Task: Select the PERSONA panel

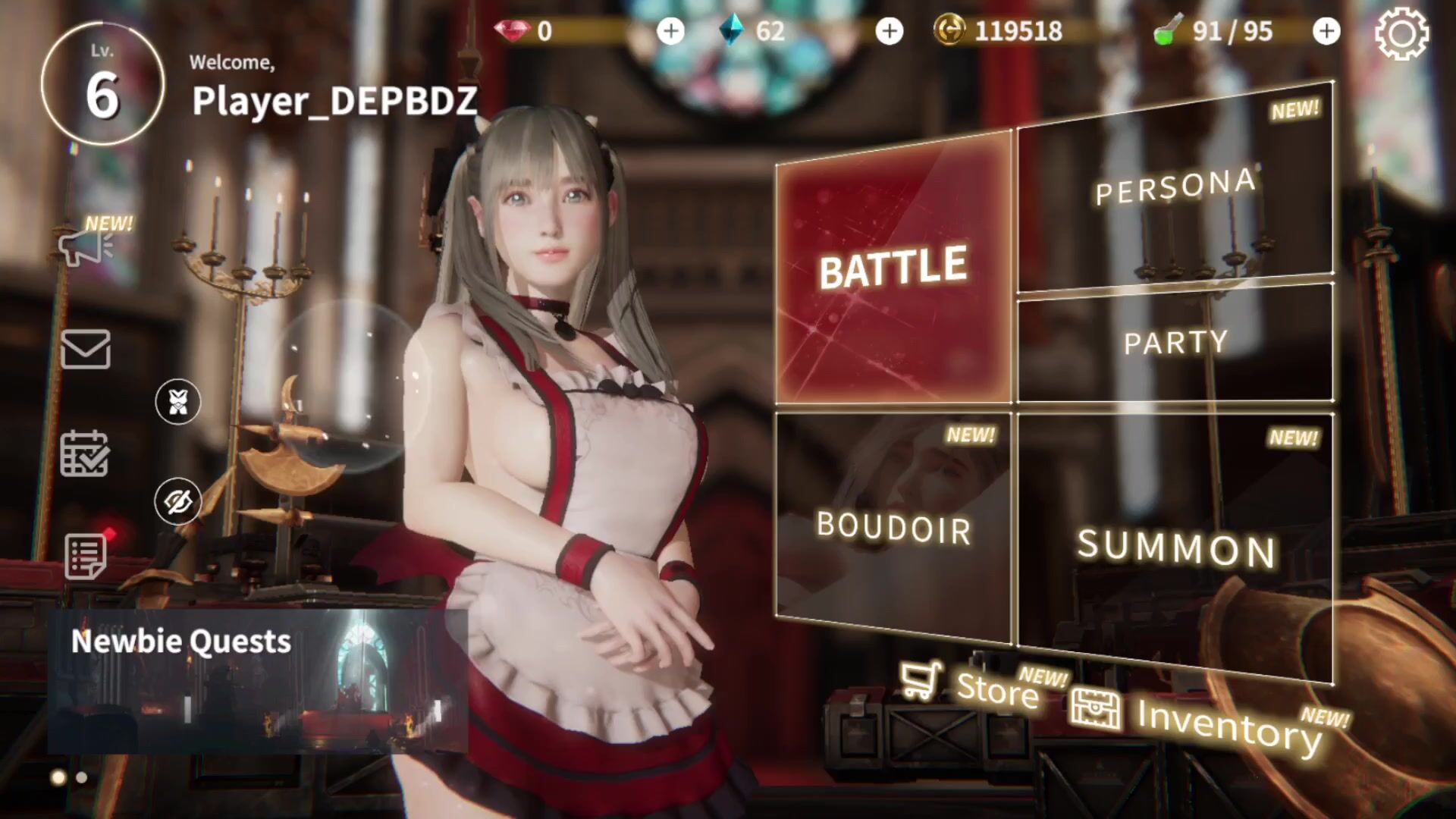Action: [x=1175, y=190]
